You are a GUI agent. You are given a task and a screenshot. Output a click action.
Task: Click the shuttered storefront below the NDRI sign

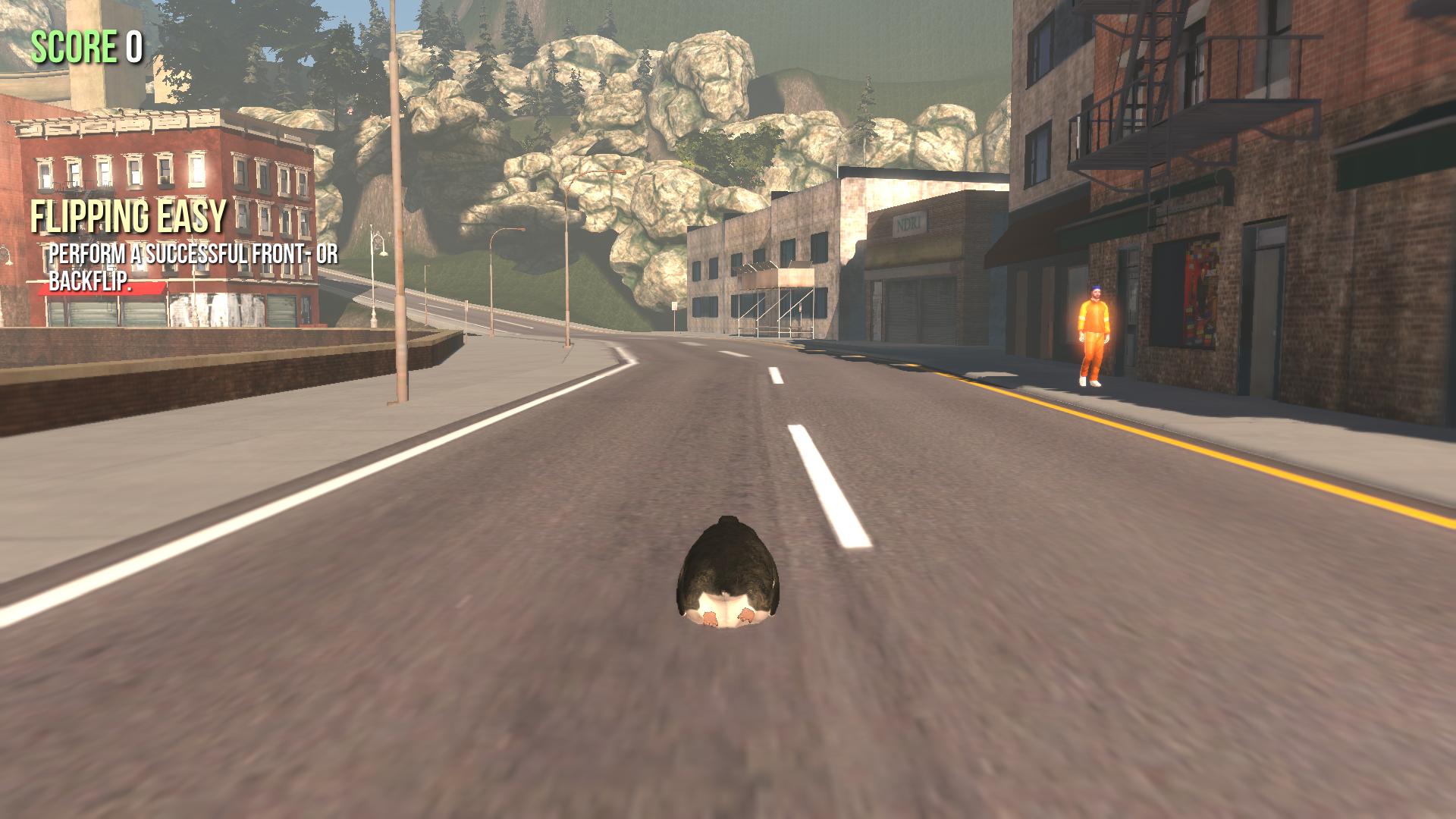[918, 311]
